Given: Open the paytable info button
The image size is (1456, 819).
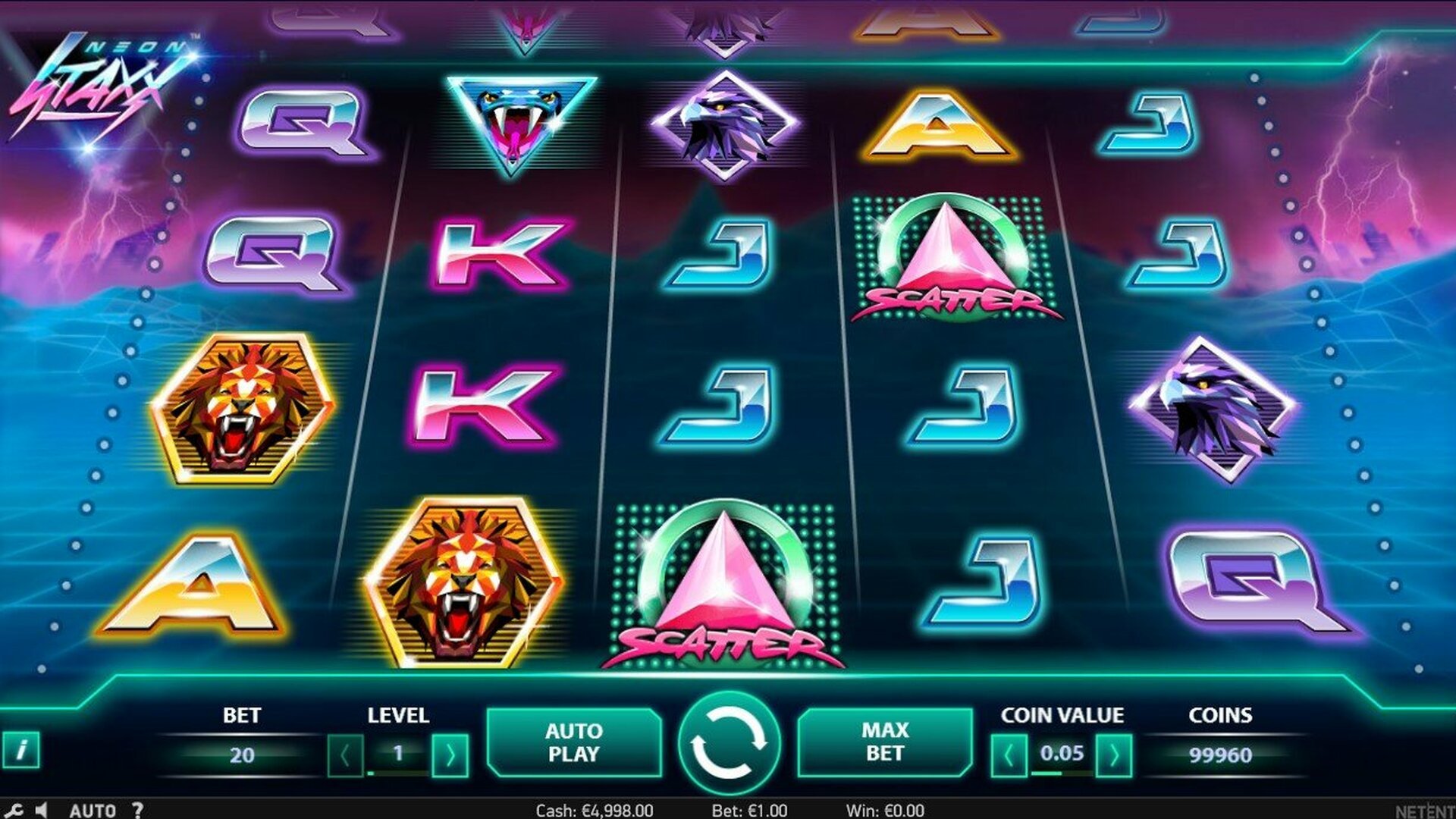Looking at the screenshot, I should coord(21,750).
